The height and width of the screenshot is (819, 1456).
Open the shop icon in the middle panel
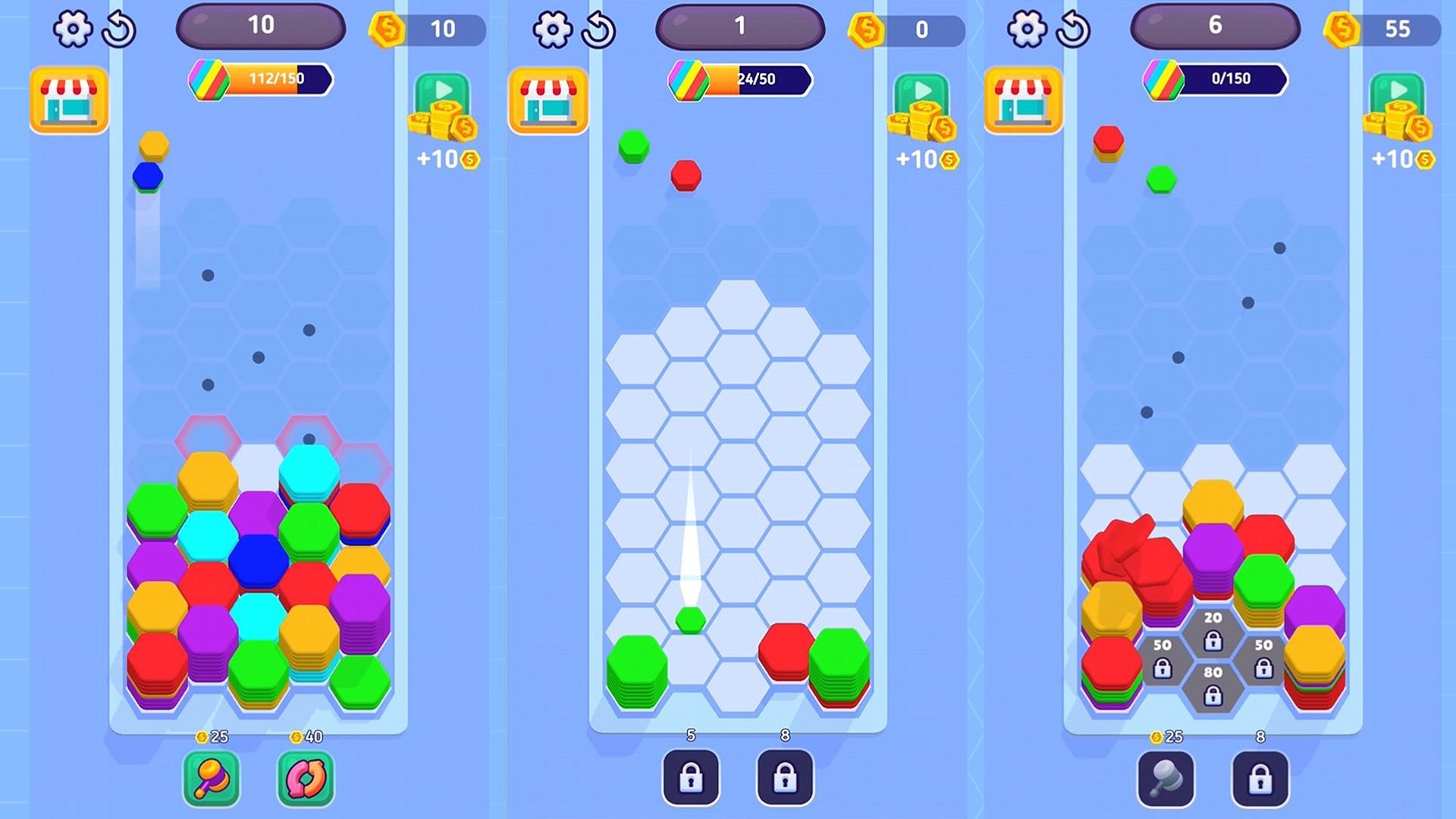pyautogui.click(x=548, y=99)
